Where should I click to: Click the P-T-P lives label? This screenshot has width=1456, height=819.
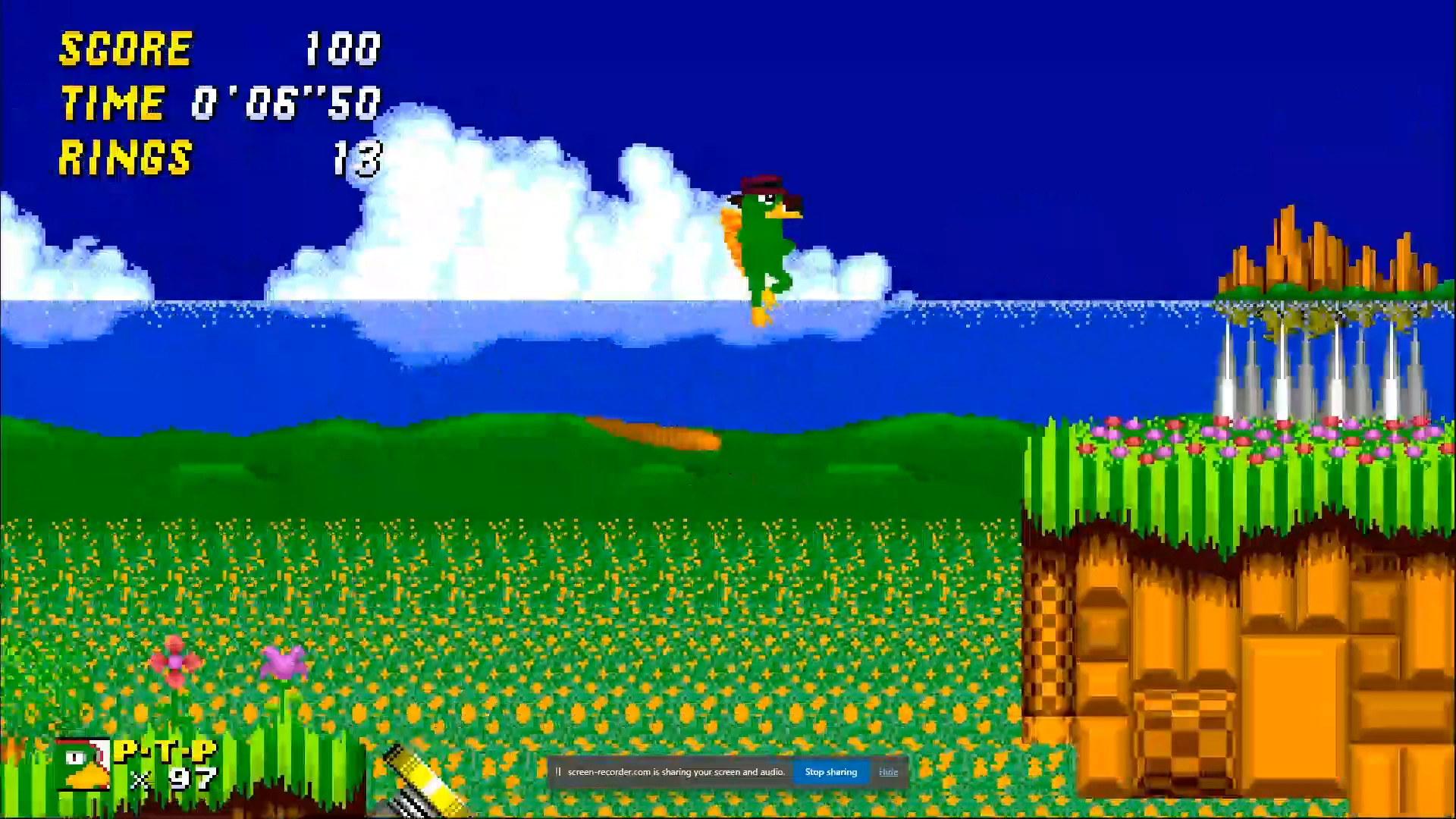[163, 751]
